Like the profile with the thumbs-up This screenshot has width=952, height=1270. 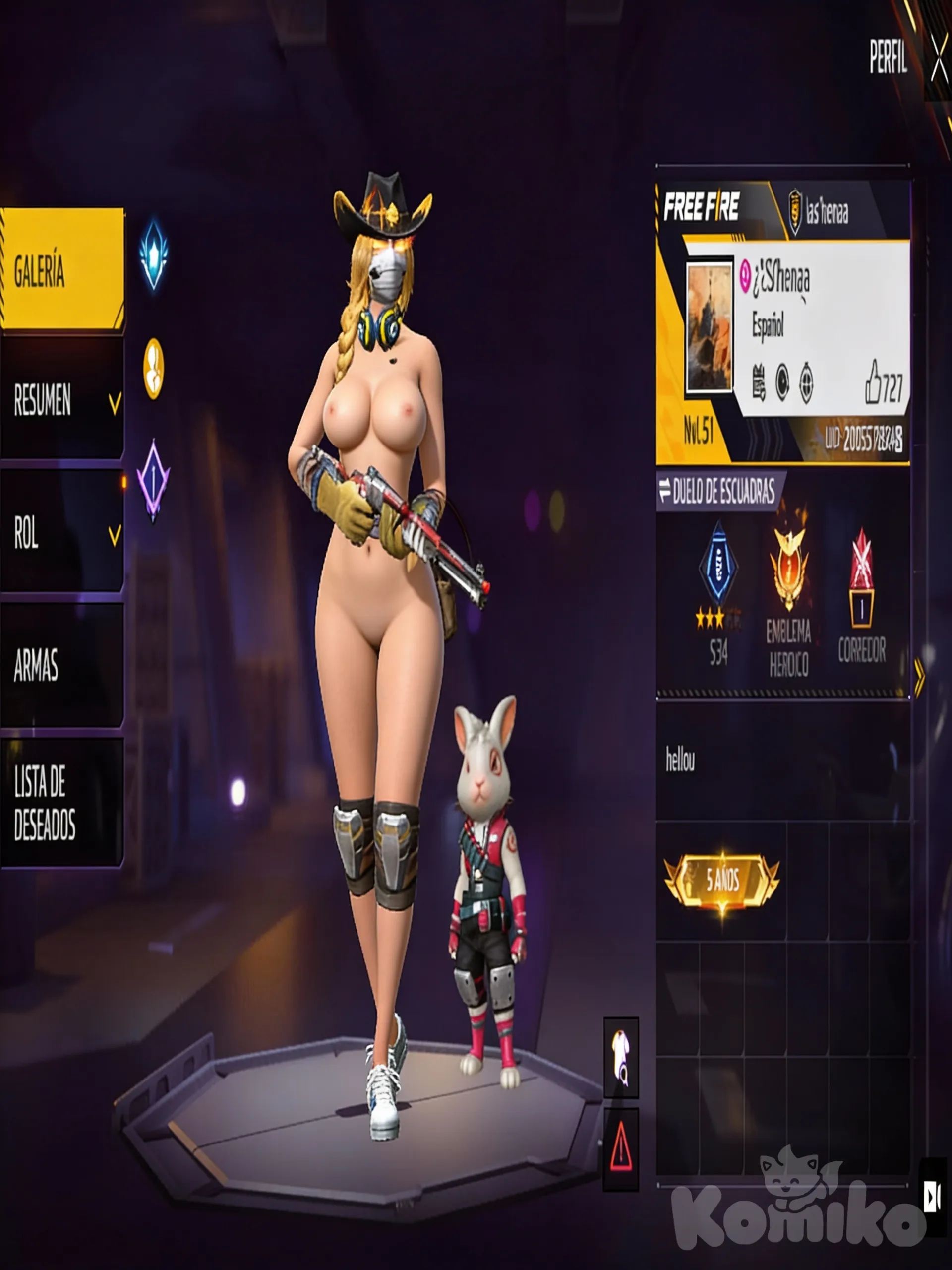click(x=873, y=383)
